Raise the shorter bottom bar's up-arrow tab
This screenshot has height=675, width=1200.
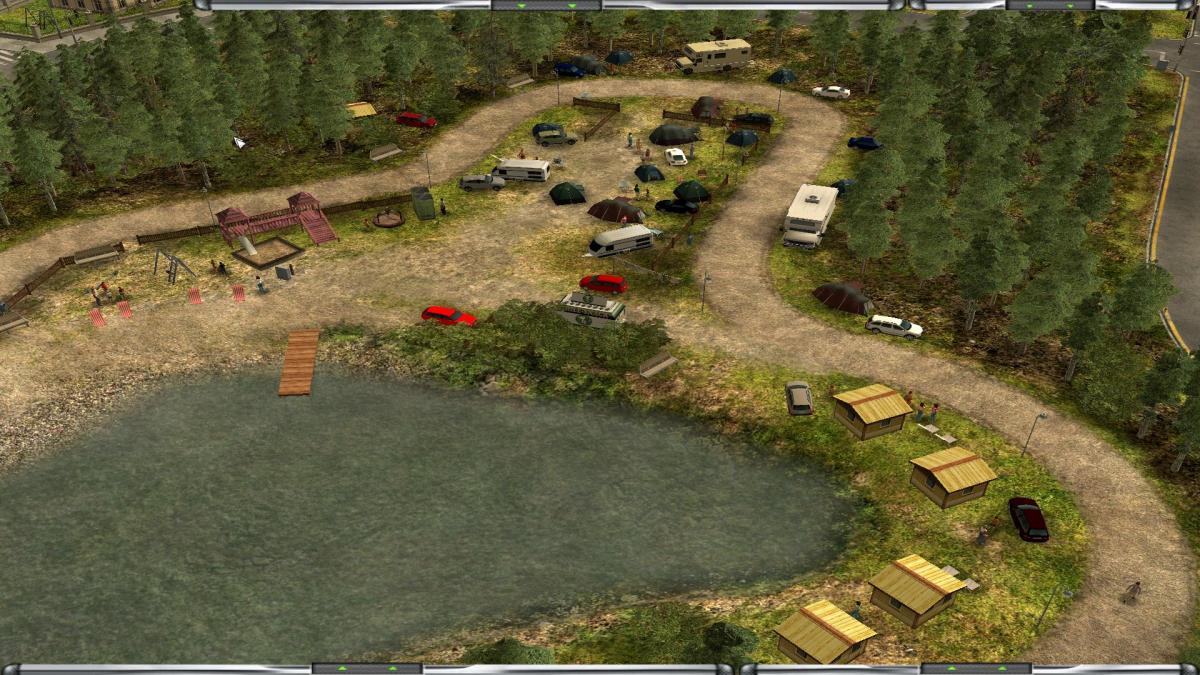(975, 668)
